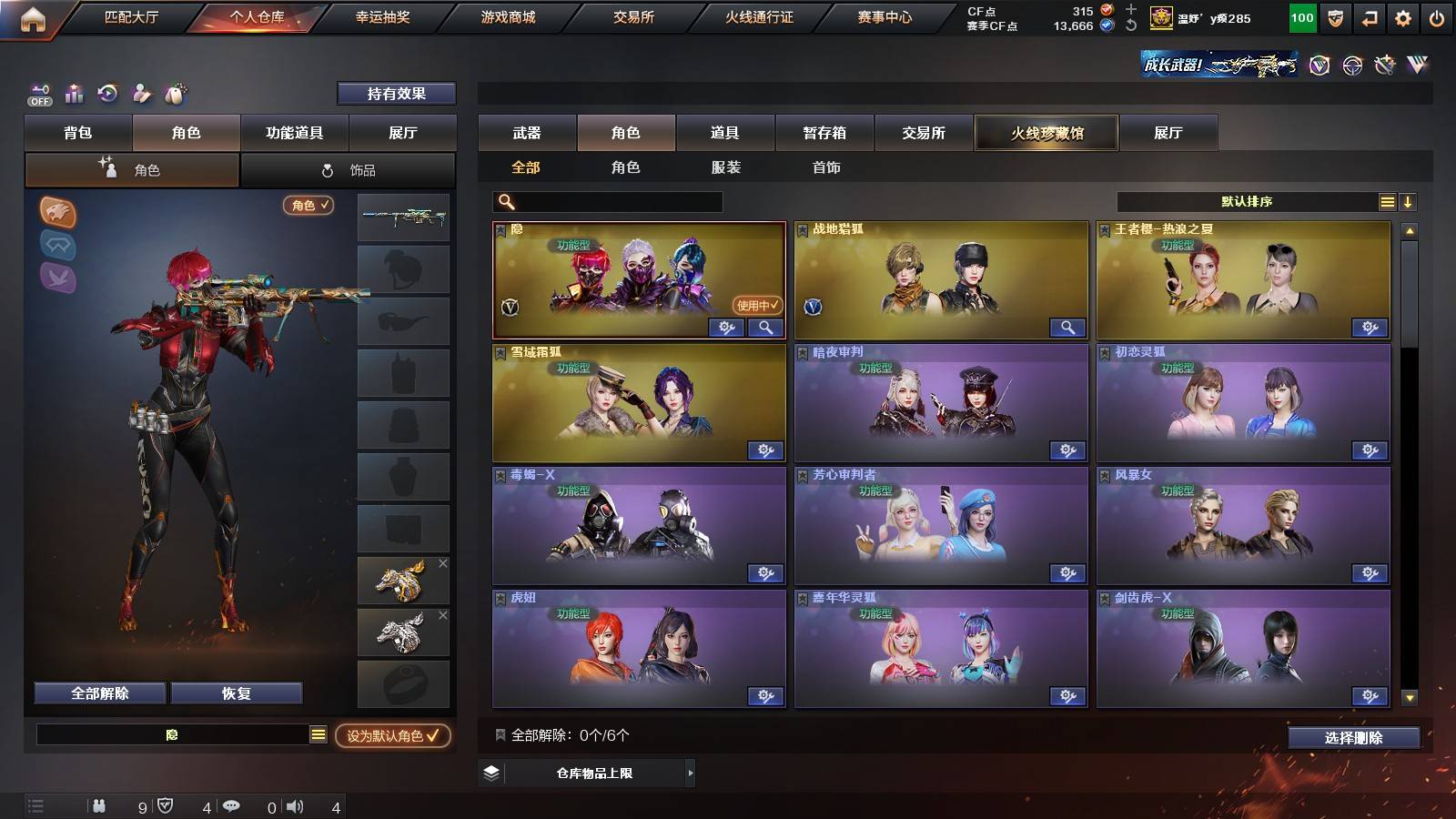
Task: Open the 武器 tab in the collection panel
Action: [528, 133]
